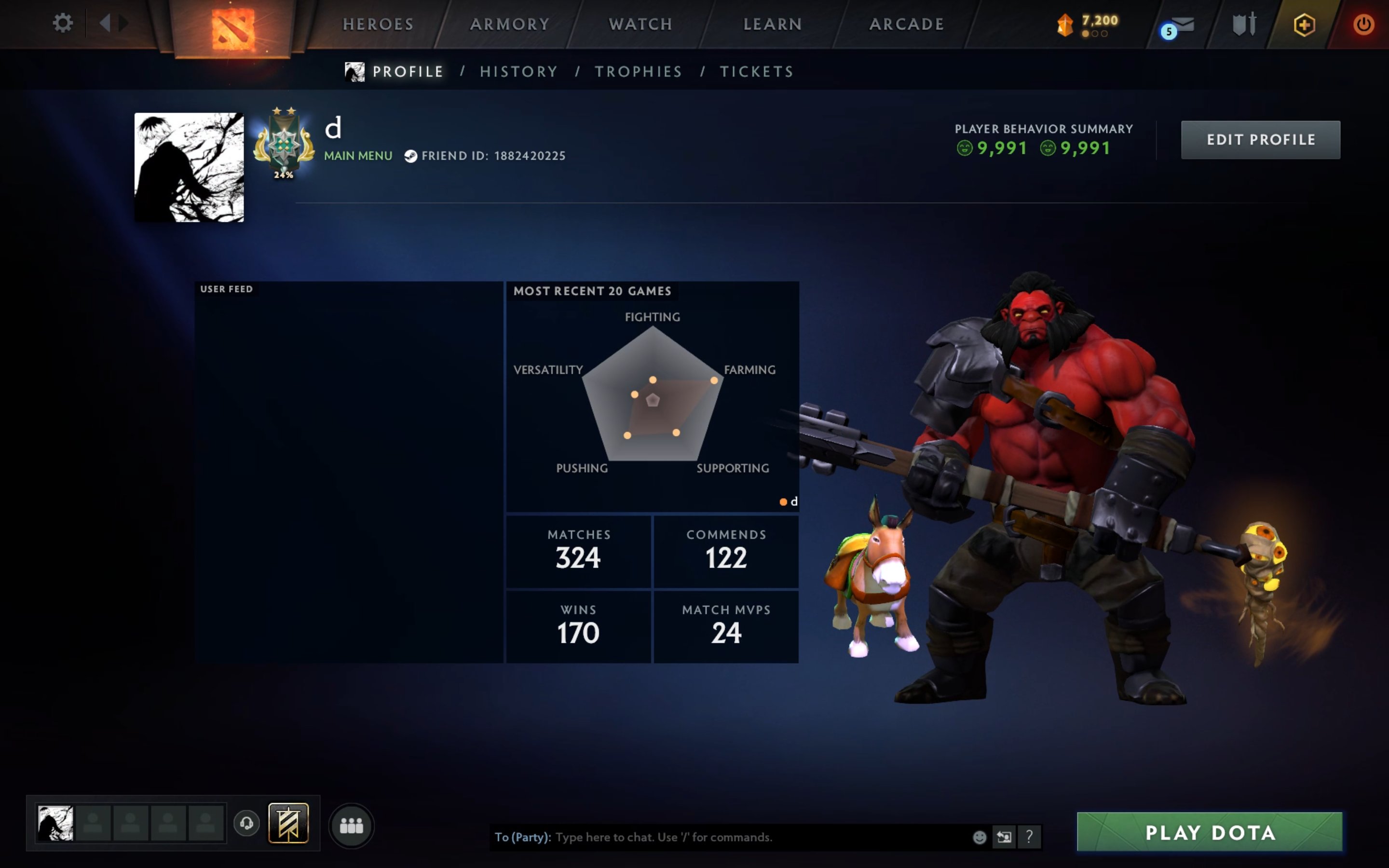This screenshot has width=1389, height=868.
Task: Click the level progress dots under shard count
Action: (1094, 33)
